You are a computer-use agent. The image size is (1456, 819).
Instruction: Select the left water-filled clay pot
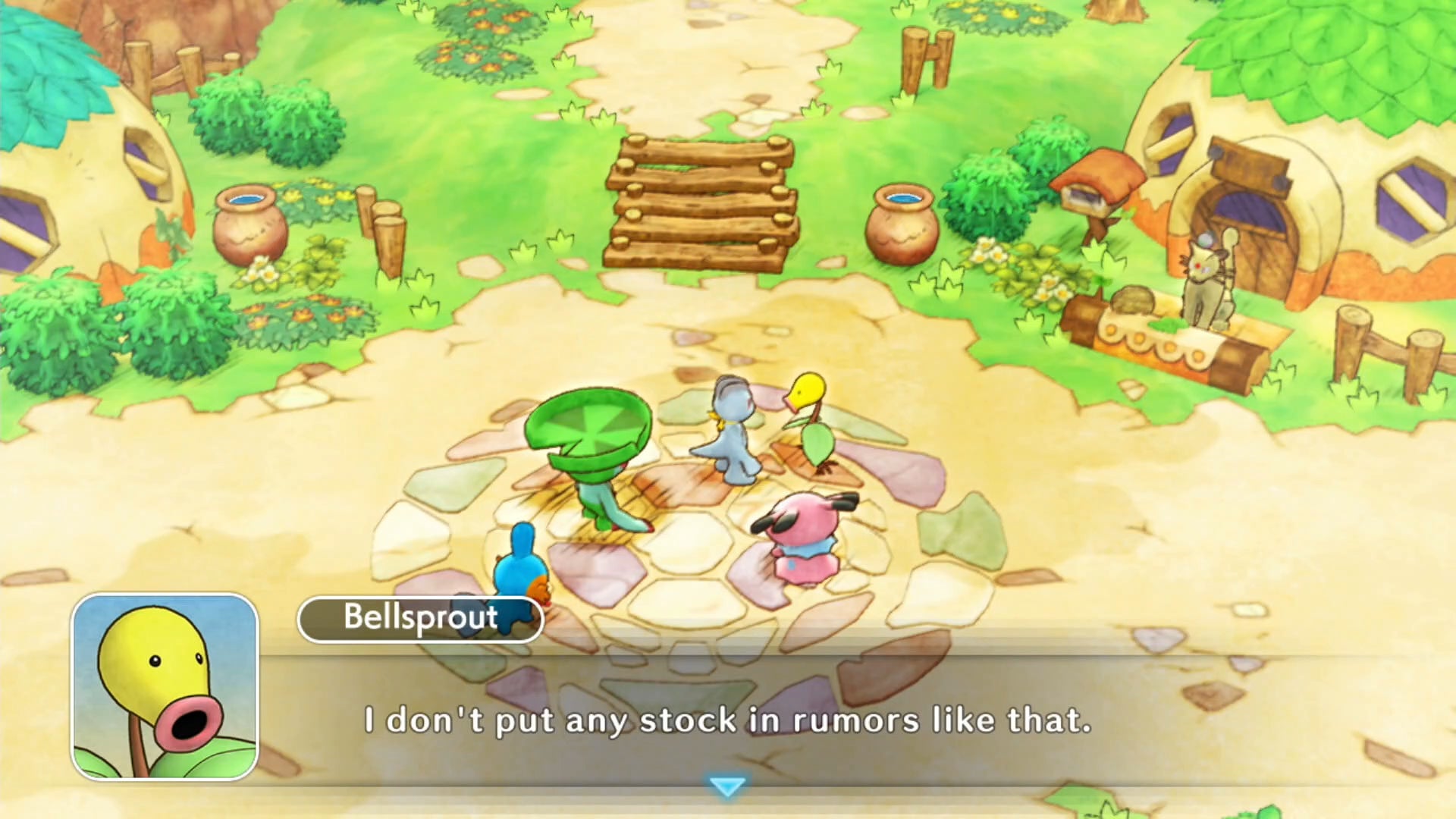[248, 224]
